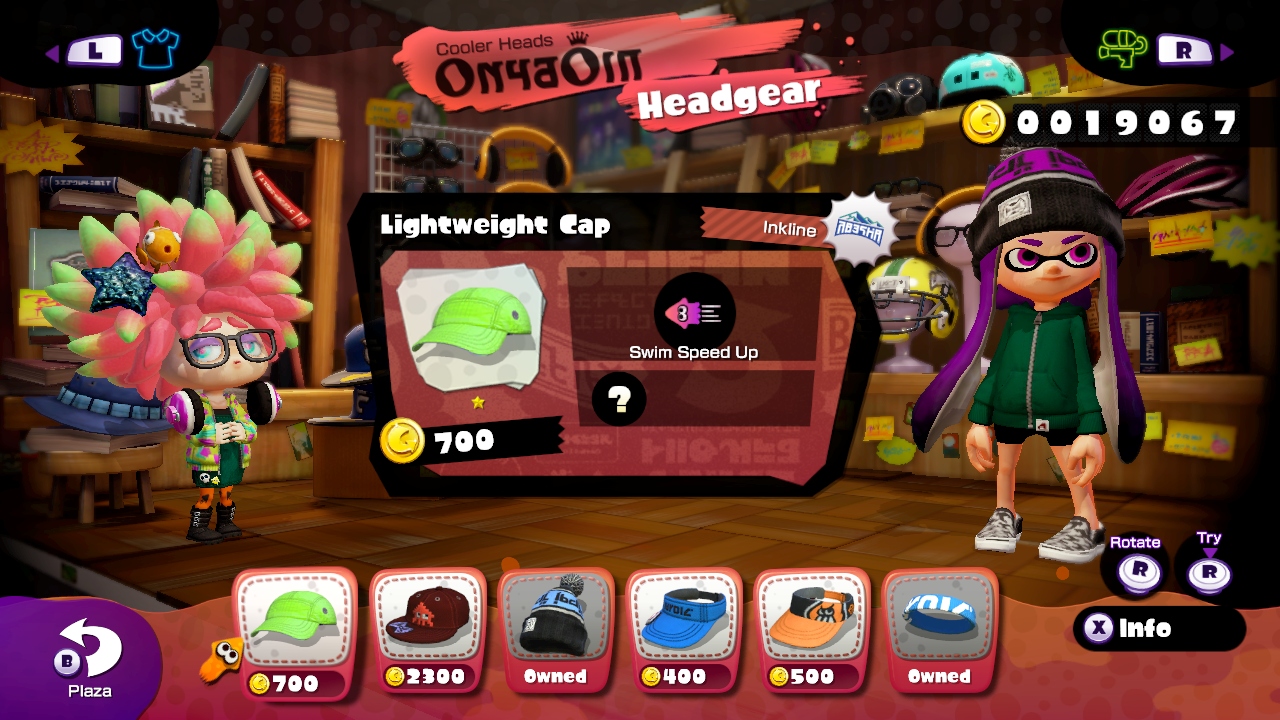The height and width of the screenshot is (720, 1280).
Task: Switch to the shoes shop tab
Action: tap(1122, 47)
